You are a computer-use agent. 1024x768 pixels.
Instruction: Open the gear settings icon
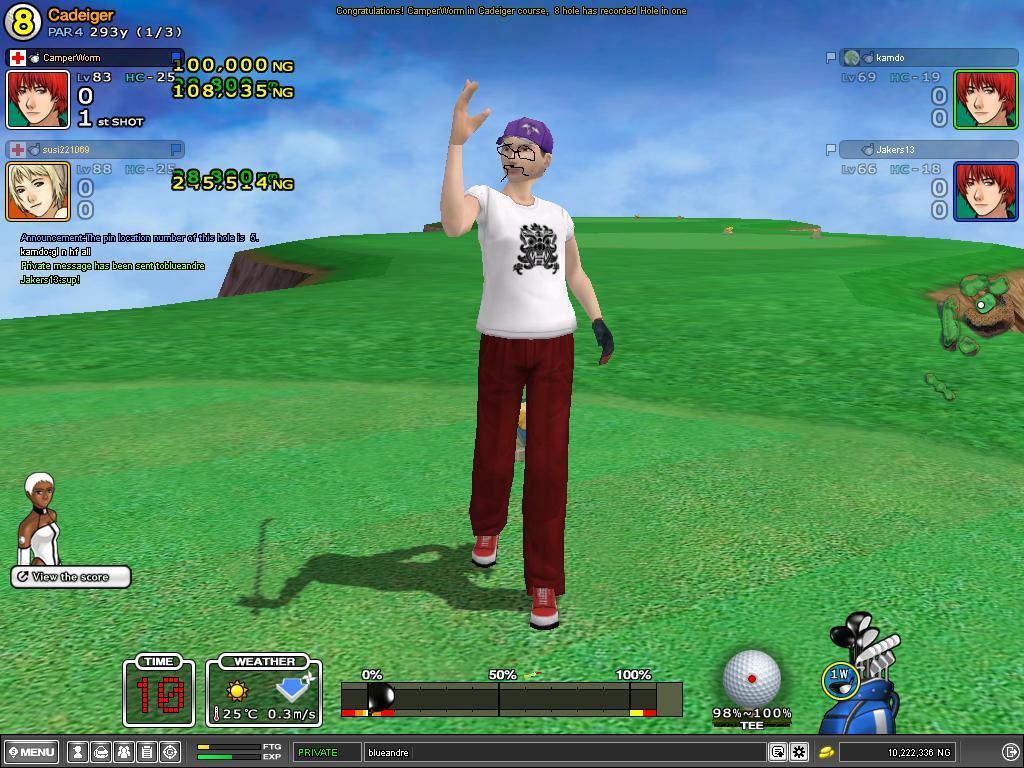pos(799,752)
